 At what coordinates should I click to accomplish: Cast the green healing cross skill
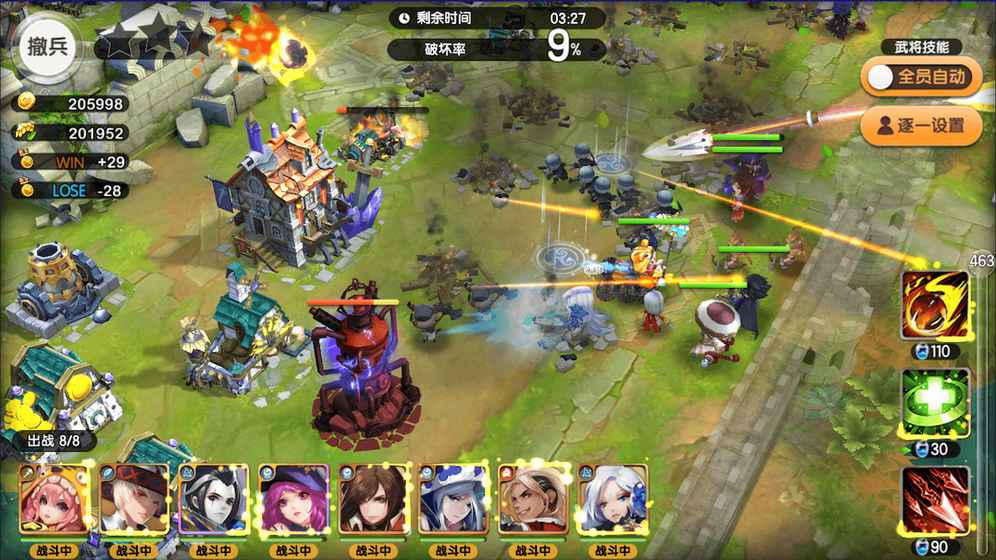[x=935, y=402]
